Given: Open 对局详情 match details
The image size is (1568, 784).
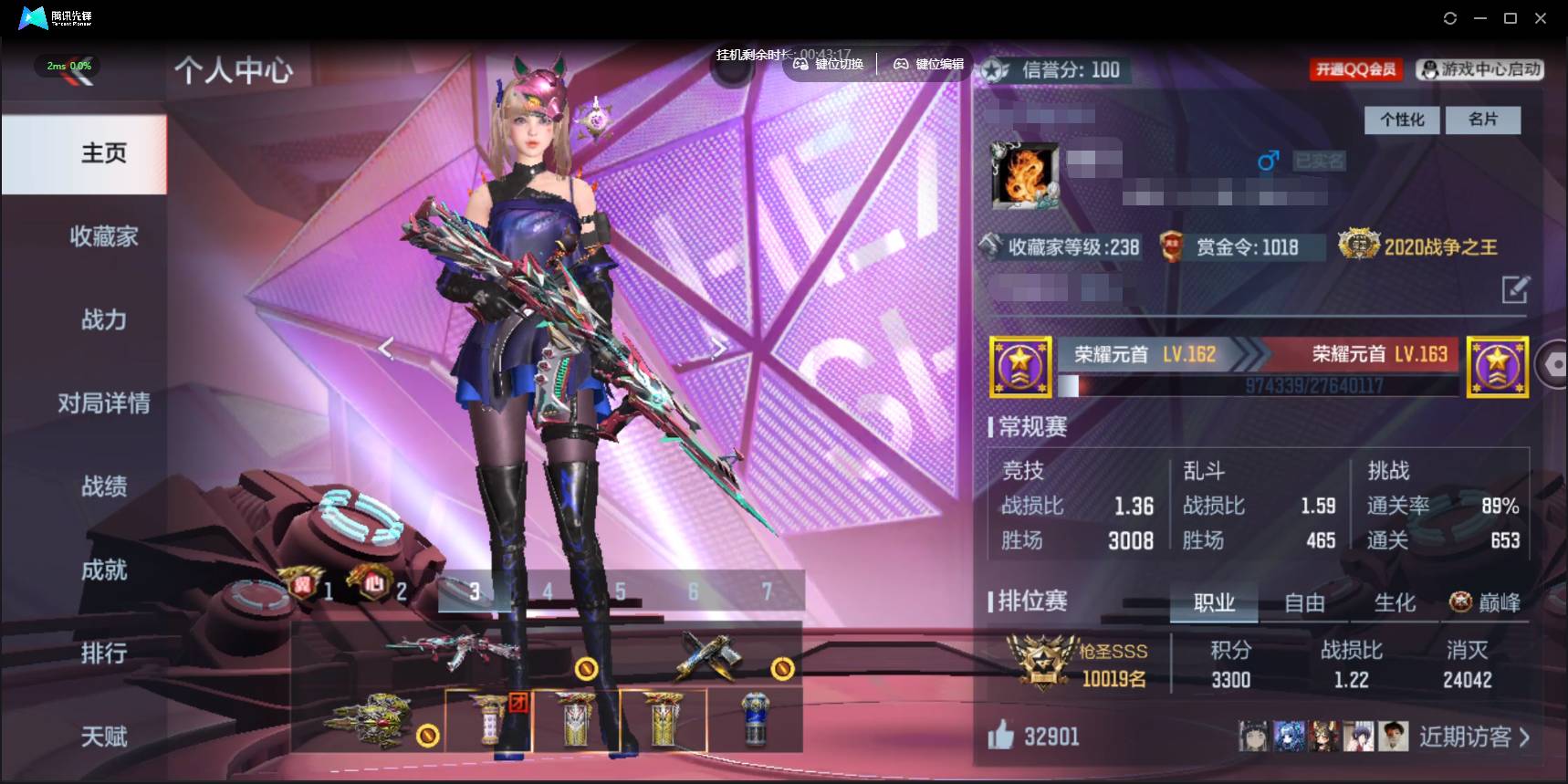Looking at the screenshot, I should [x=104, y=403].
